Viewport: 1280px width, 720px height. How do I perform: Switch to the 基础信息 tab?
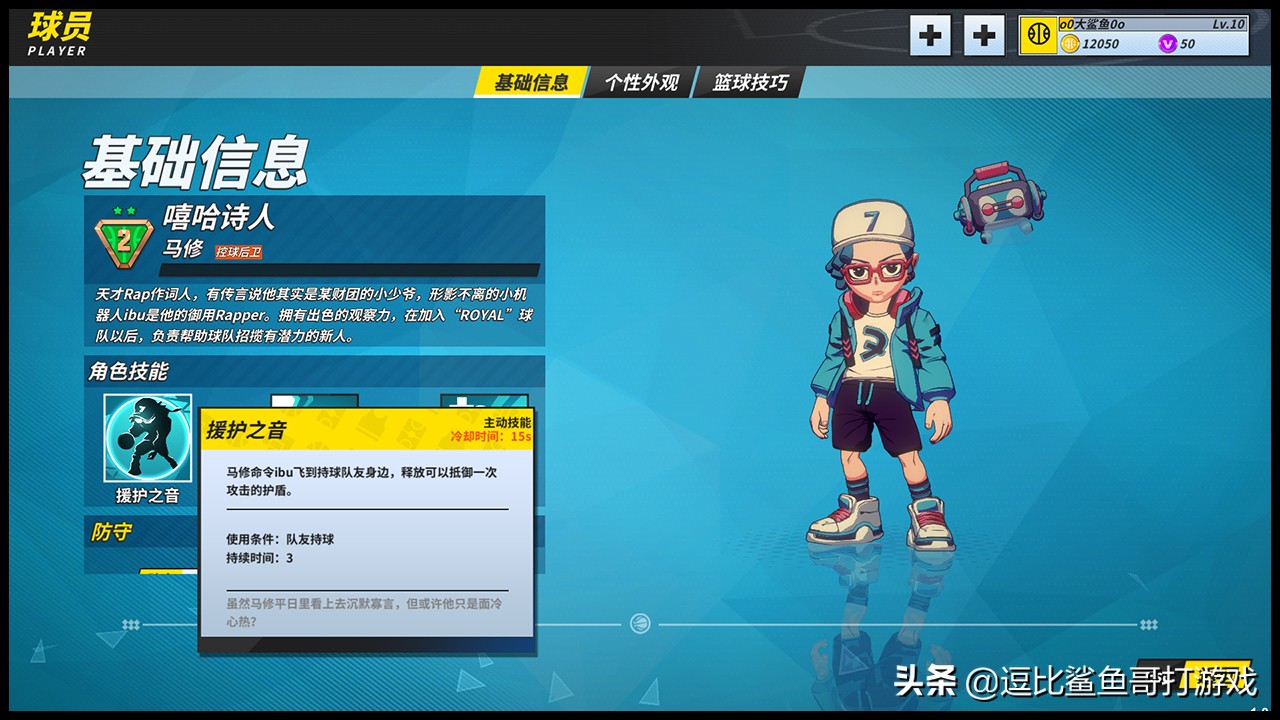pos(530,83)
